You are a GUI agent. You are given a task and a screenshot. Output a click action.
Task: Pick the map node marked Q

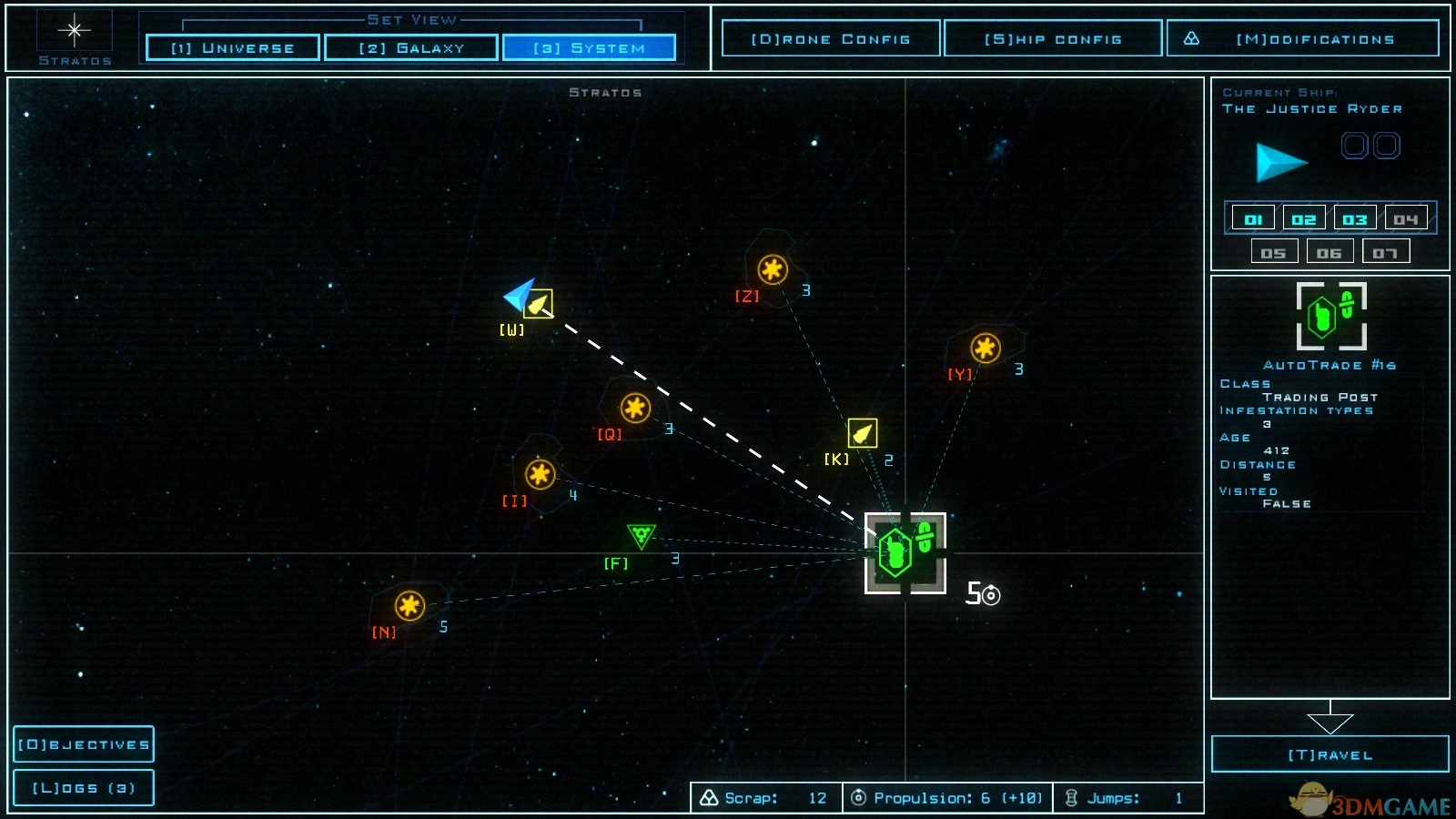[635, 408]
